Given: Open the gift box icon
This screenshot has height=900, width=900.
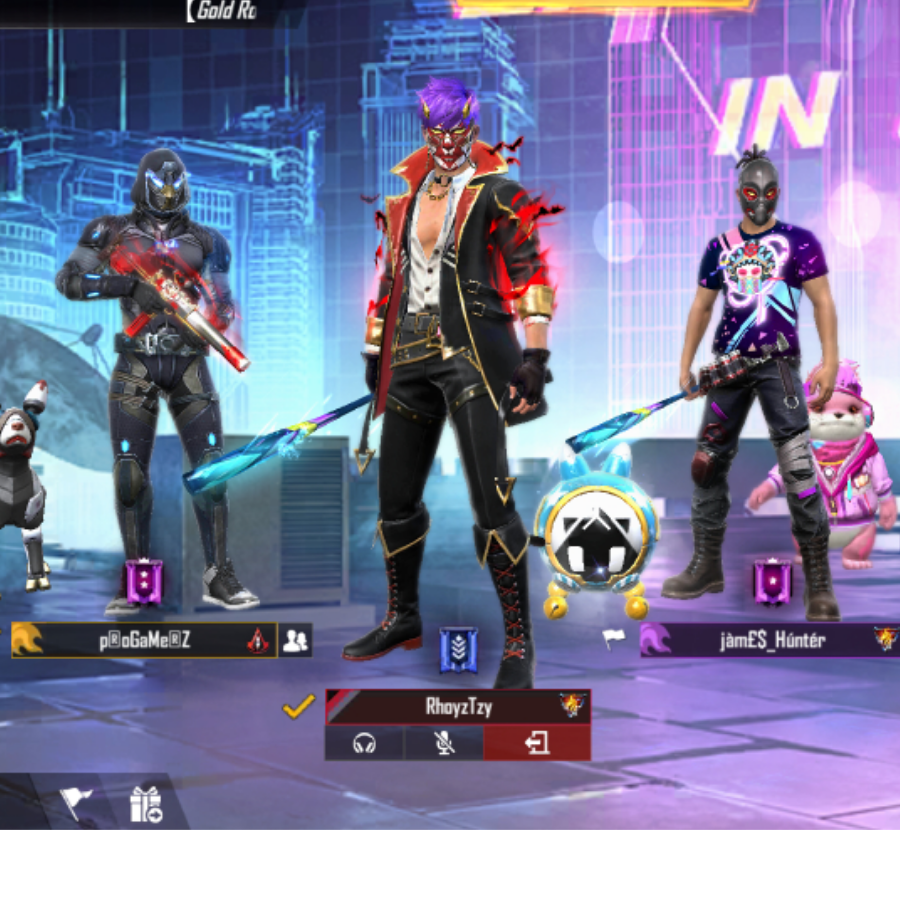Looking at the screenshot, I should [146, 803].
